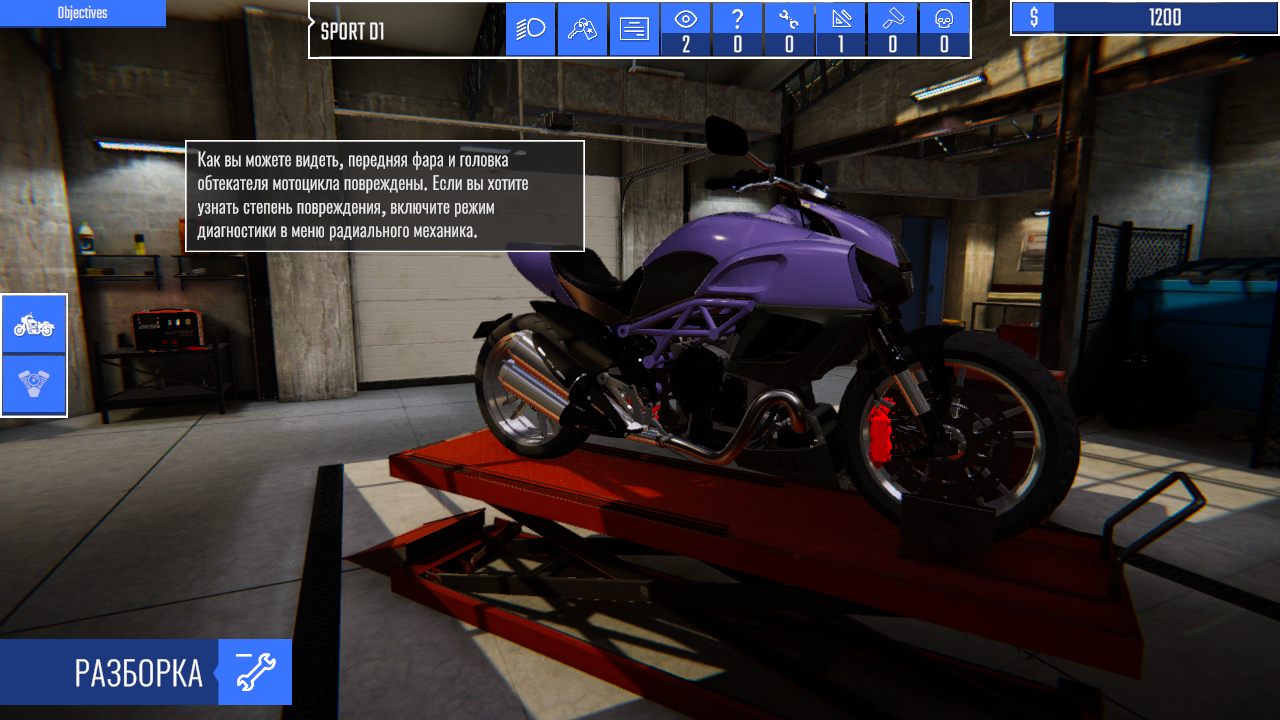
Task: Open the Objectives panel
Action: tap(83, 13)
